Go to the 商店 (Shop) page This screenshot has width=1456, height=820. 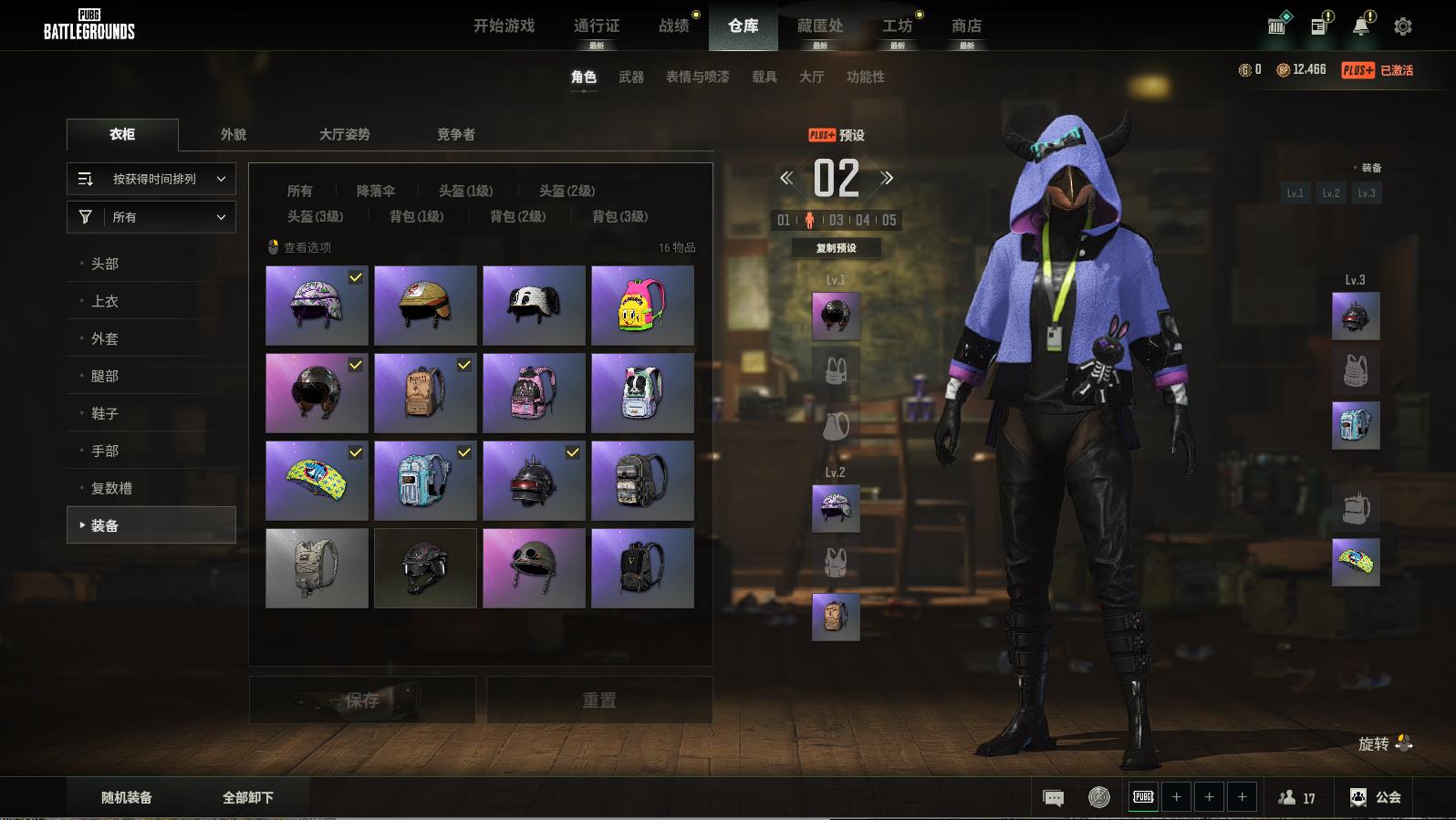966,26
